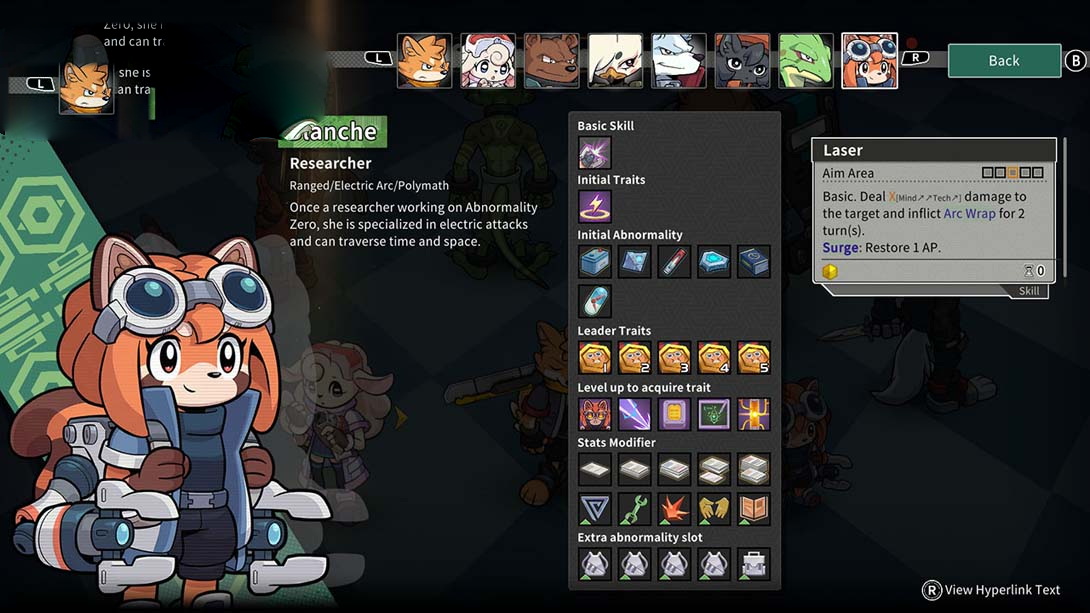View the golden gloves stats modifier
This screenshot has height=613, width=1090.
[714, 508]
